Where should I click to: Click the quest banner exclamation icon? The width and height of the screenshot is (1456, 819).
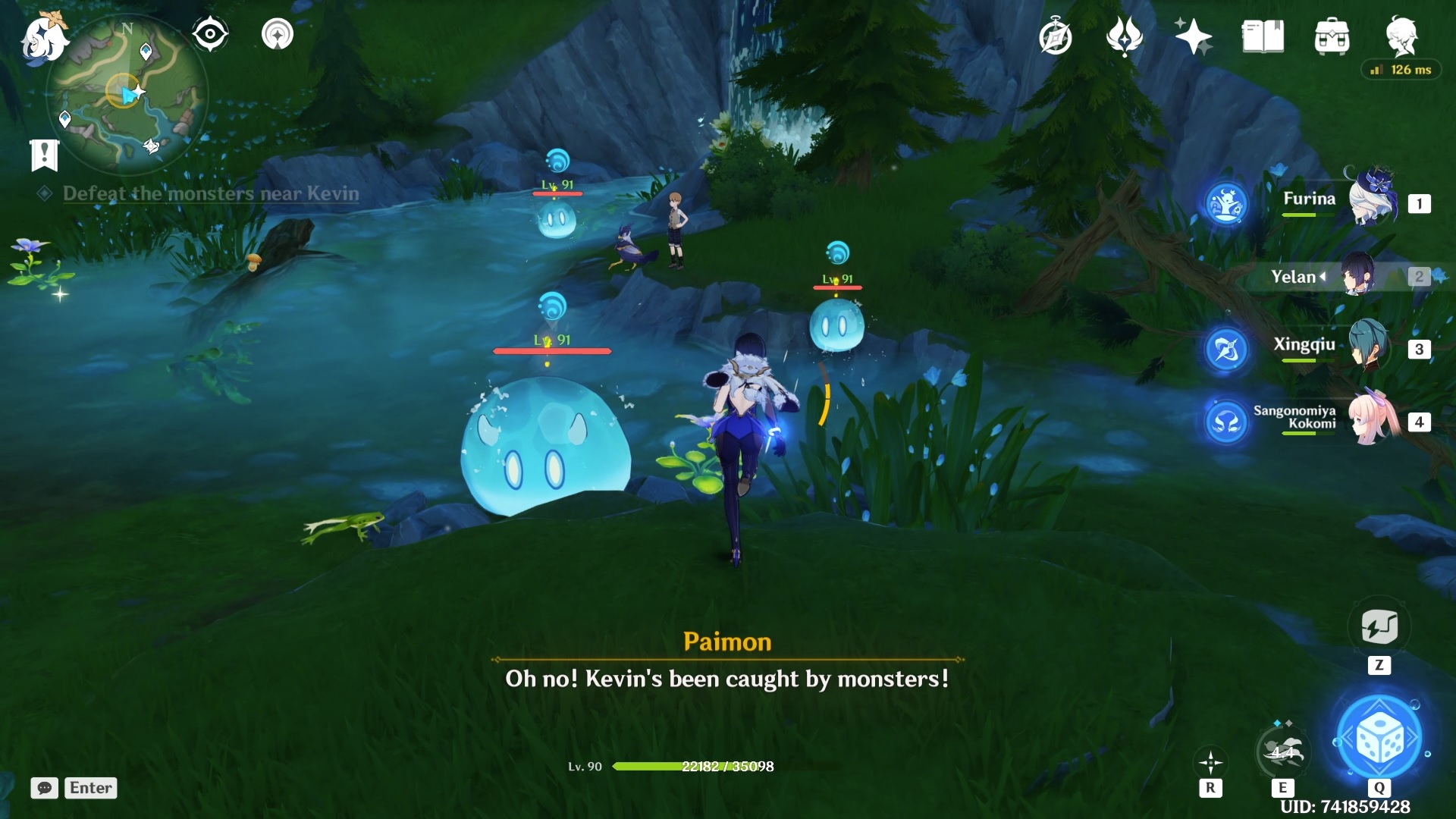[45, 155]
